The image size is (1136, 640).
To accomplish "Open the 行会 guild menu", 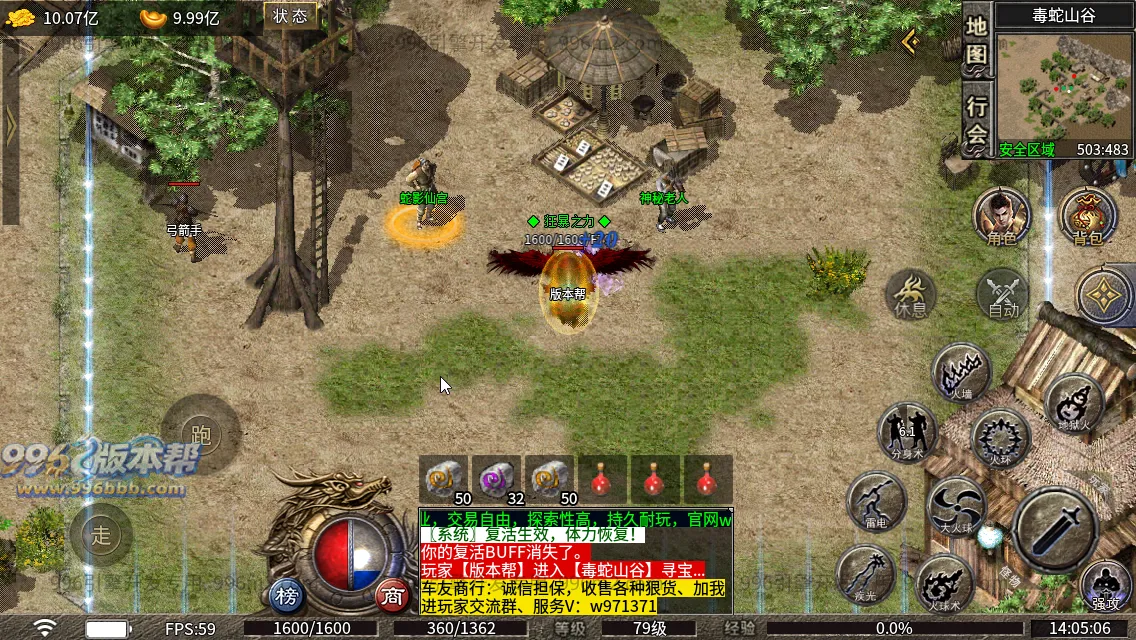I will [x=976, y=121].
